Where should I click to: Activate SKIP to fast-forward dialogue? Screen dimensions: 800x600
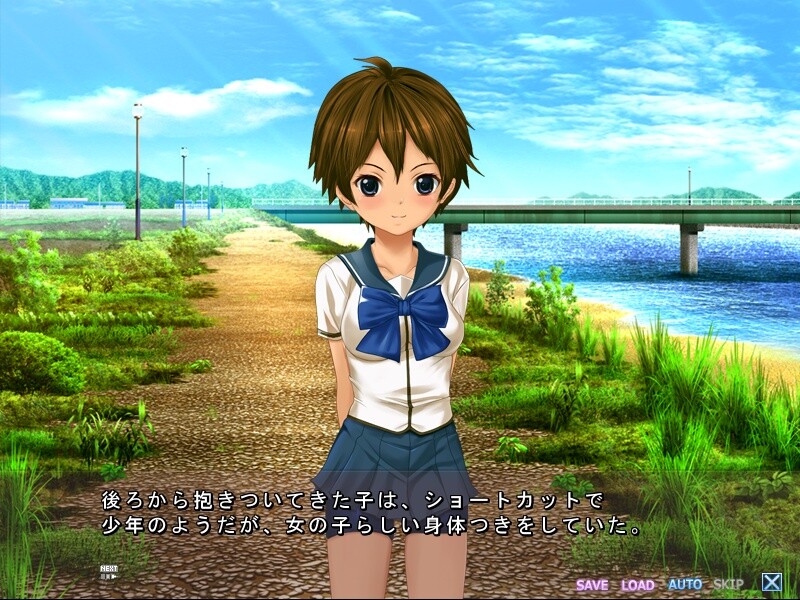[x=728, y=584]
